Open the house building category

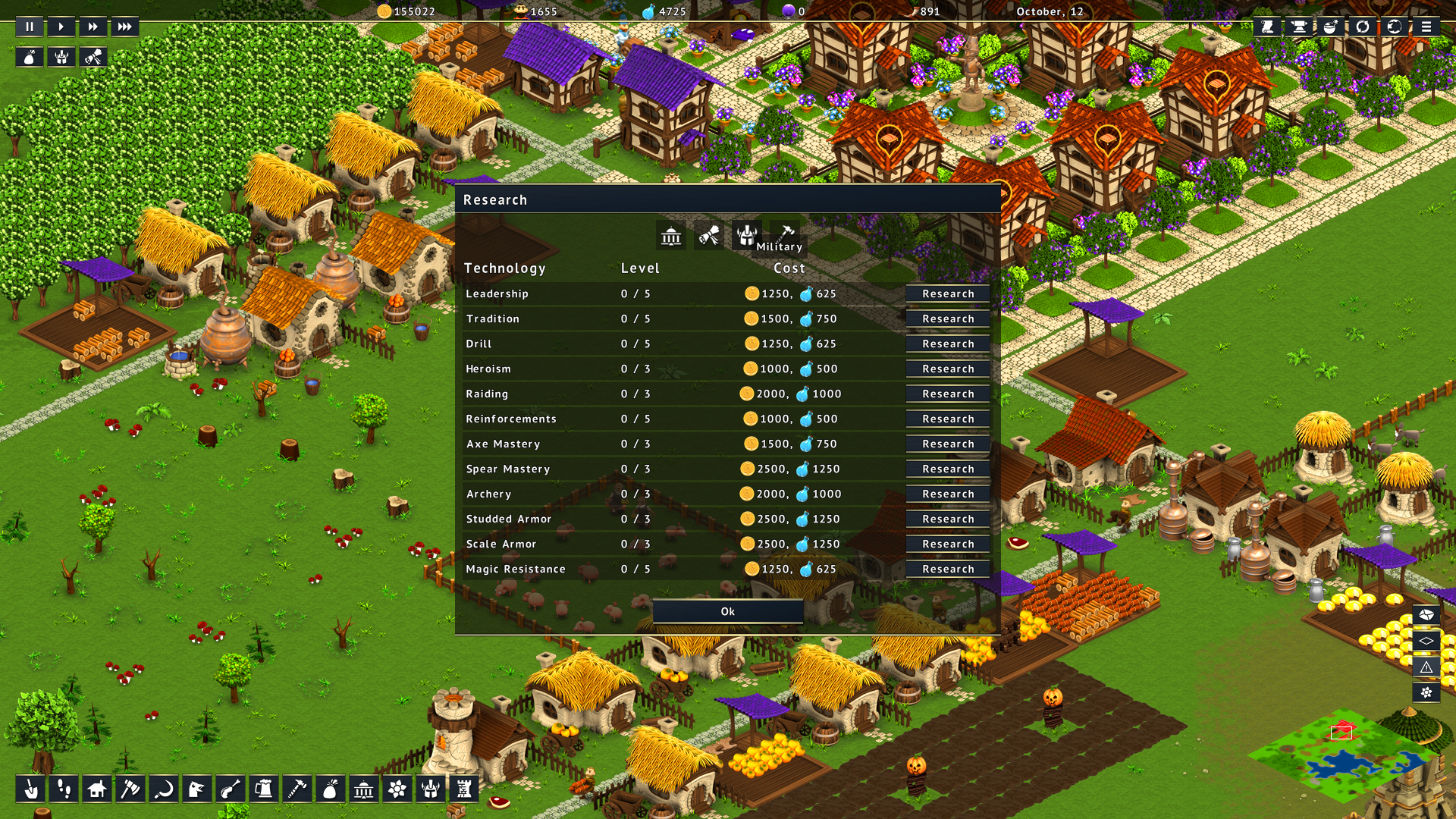click(96, 789)
